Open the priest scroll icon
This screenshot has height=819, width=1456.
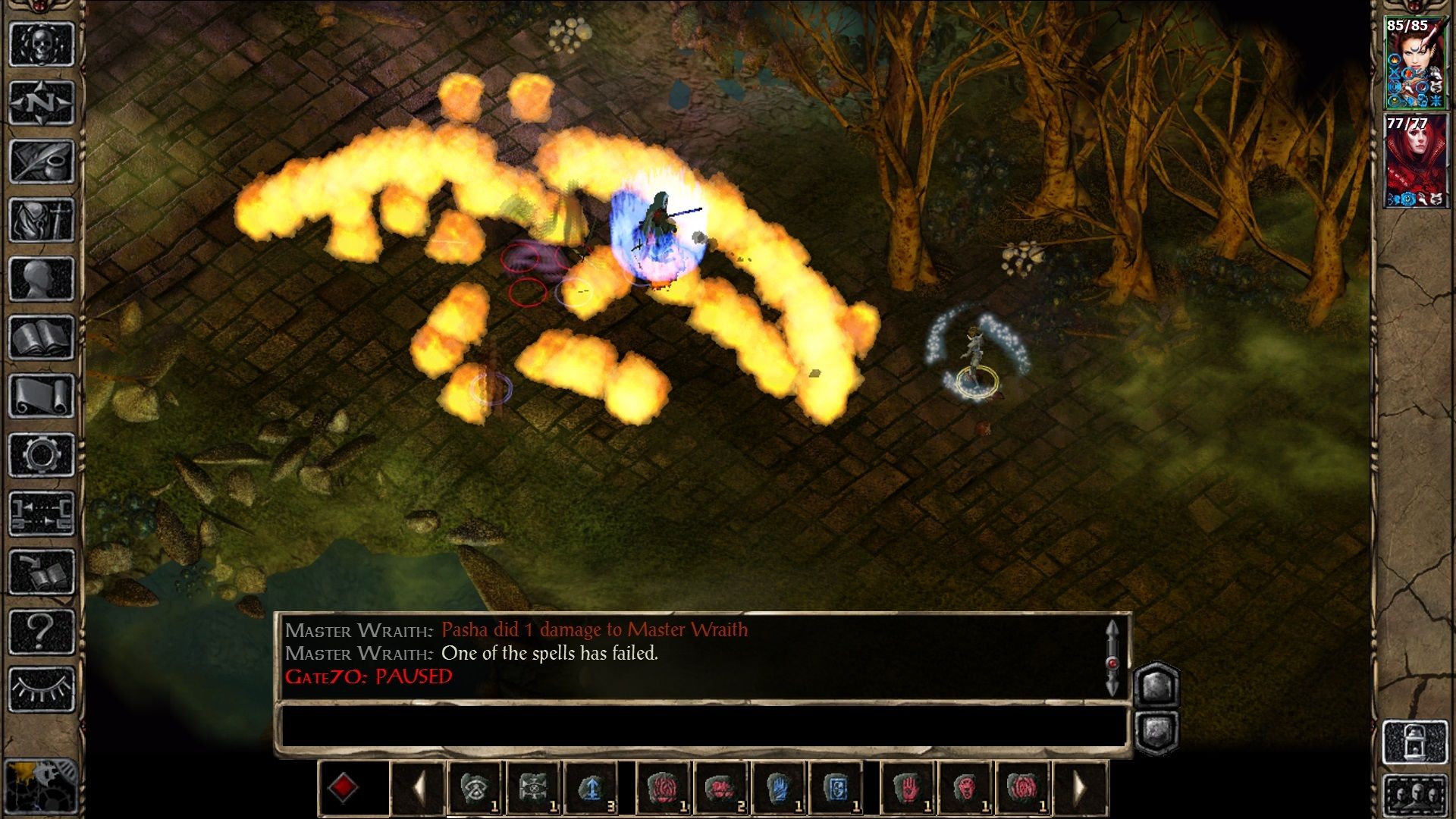[x=42, y=396]
